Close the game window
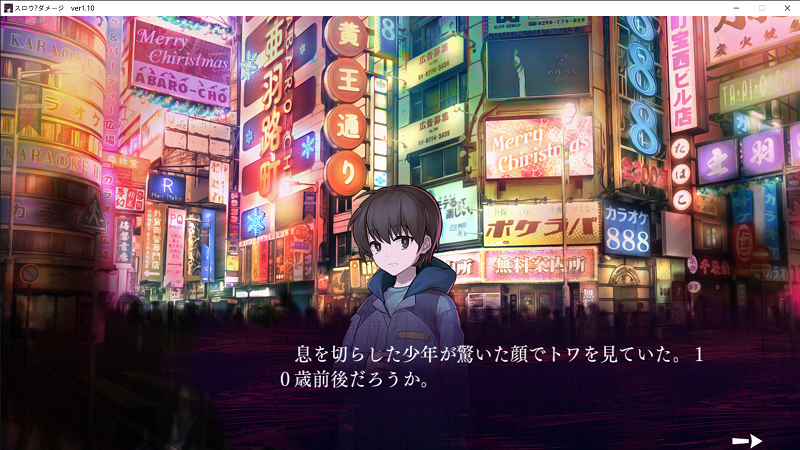The image size is (800, 450). pyautogui.click(x=786, y=8)
